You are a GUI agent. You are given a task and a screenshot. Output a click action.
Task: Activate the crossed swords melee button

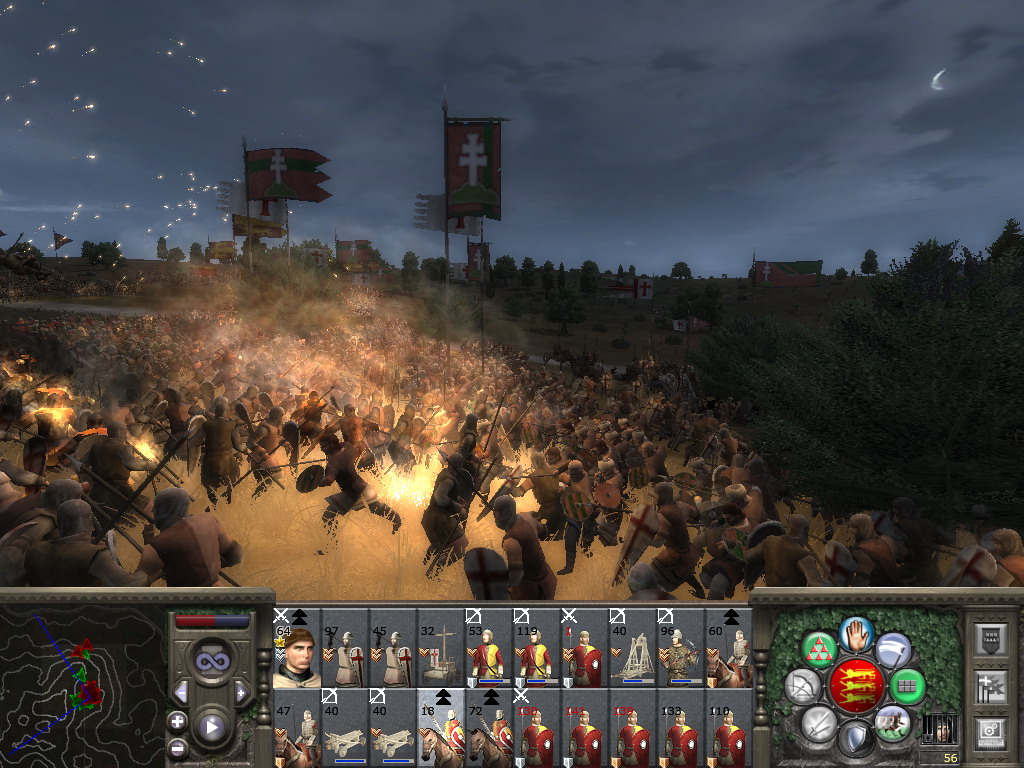pos(819,722)
